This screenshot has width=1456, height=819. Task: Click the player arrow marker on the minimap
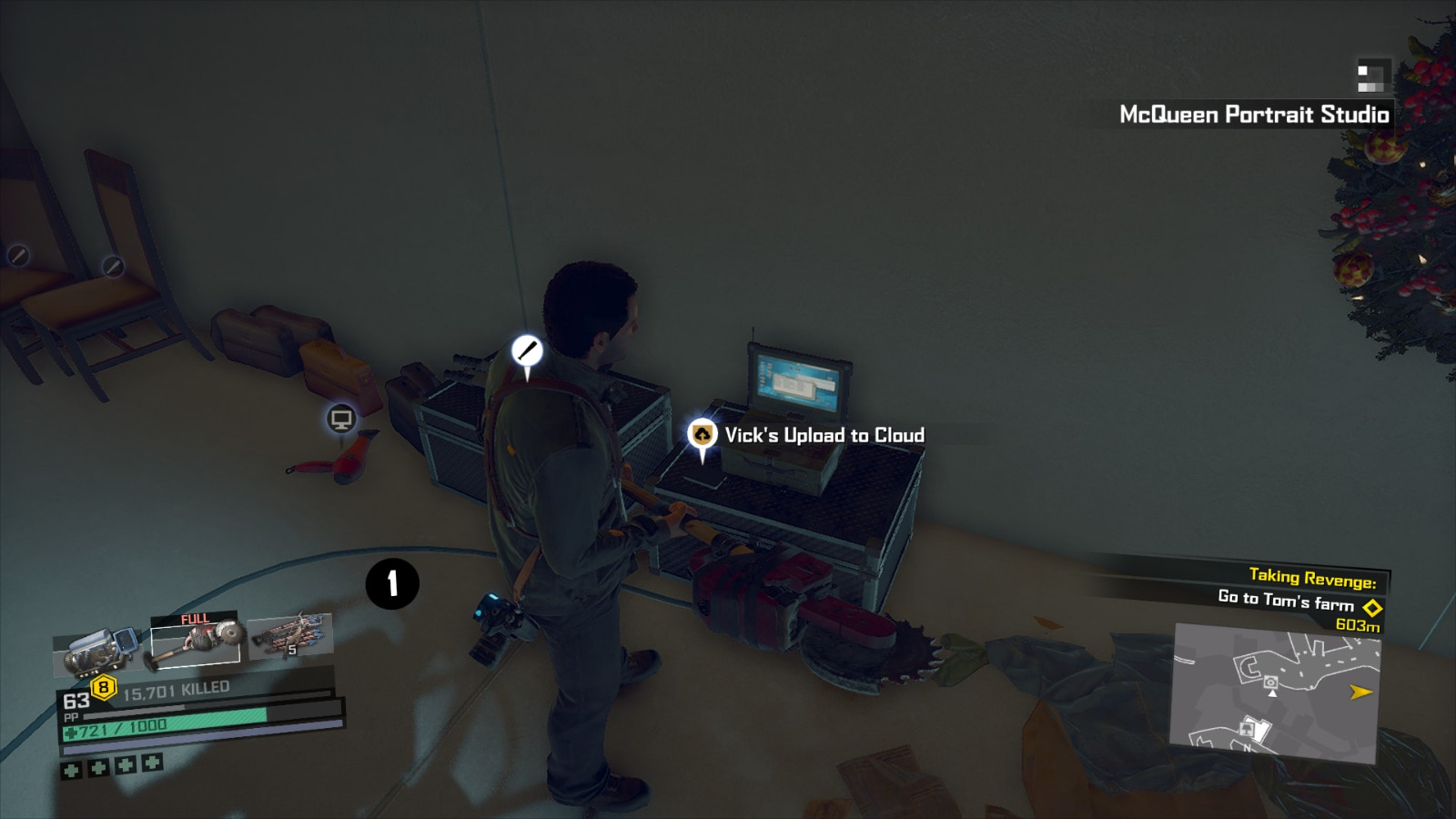[1272, 693]
